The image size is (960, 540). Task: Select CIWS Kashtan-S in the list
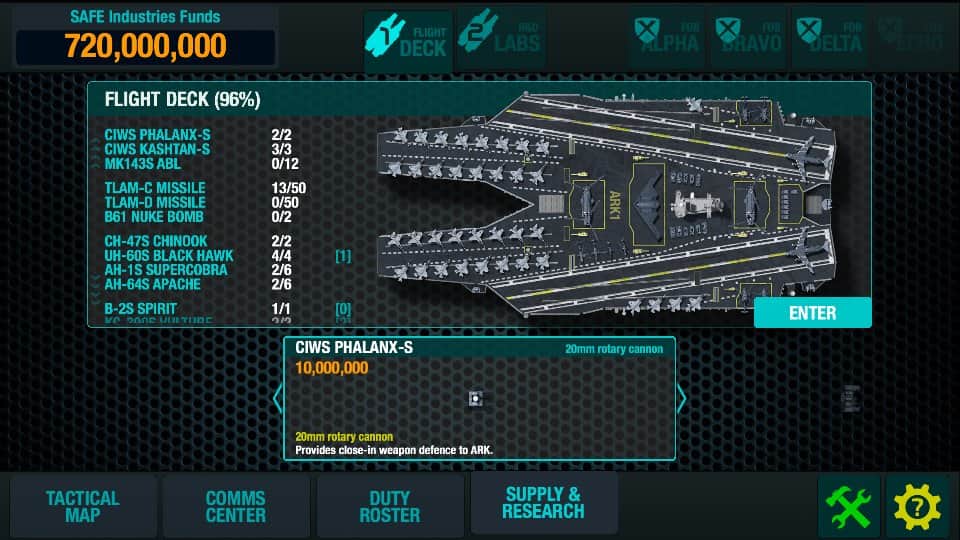158,149
